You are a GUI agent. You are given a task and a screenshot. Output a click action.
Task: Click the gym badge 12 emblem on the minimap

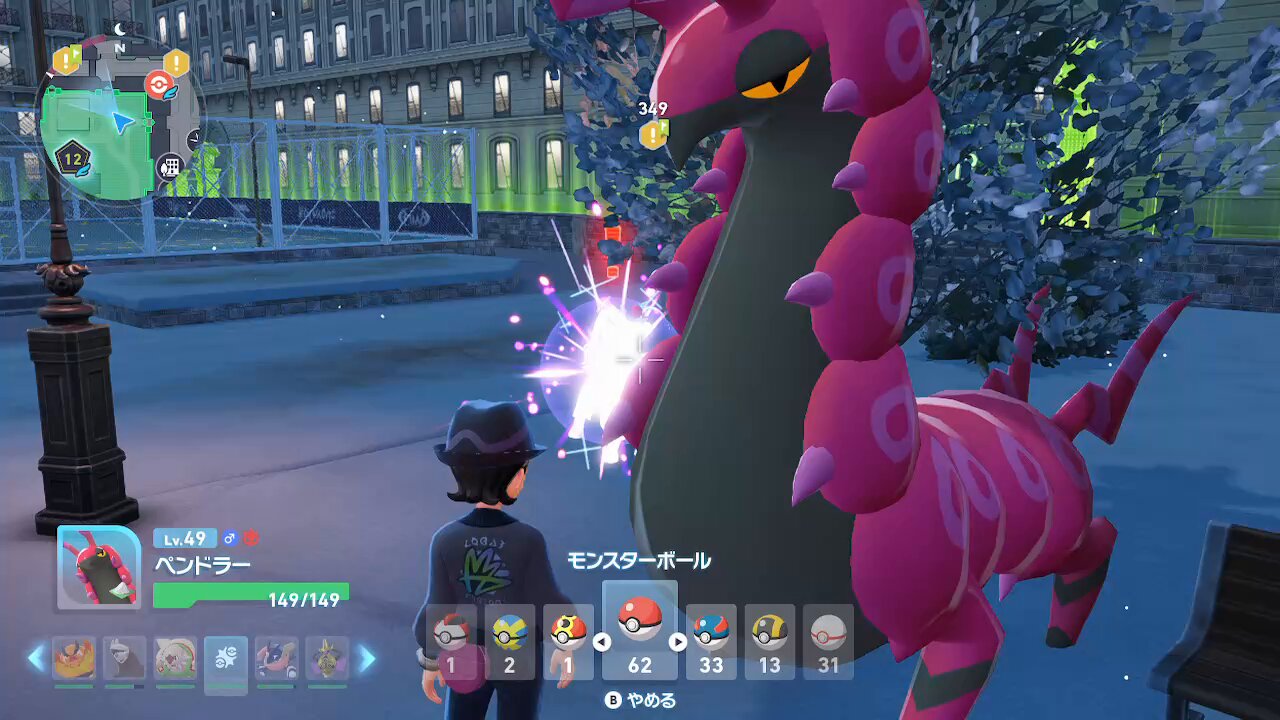click(x=72, y=158)
